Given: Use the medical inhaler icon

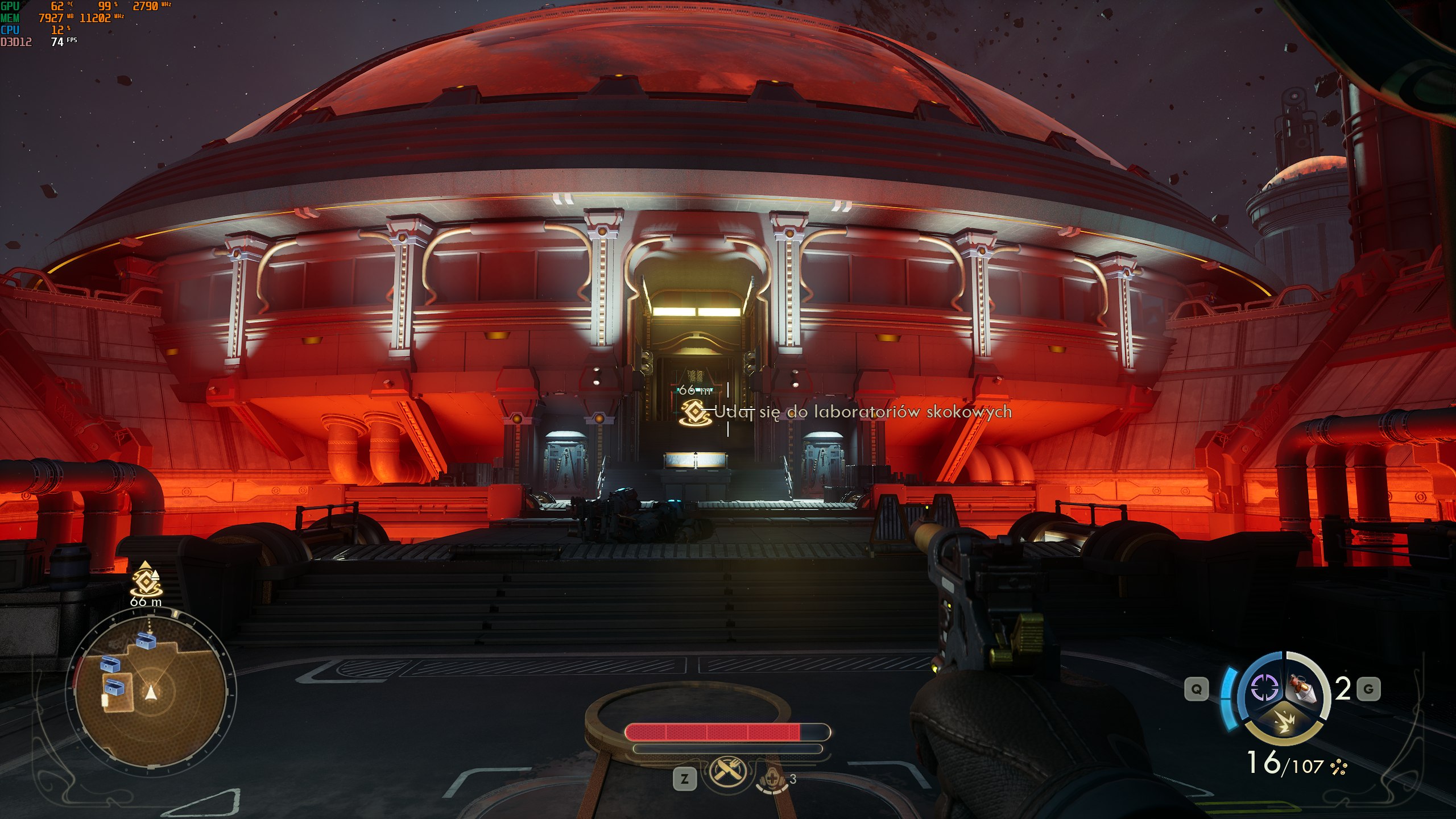Looking at the screenshot, I should [772, 779].
